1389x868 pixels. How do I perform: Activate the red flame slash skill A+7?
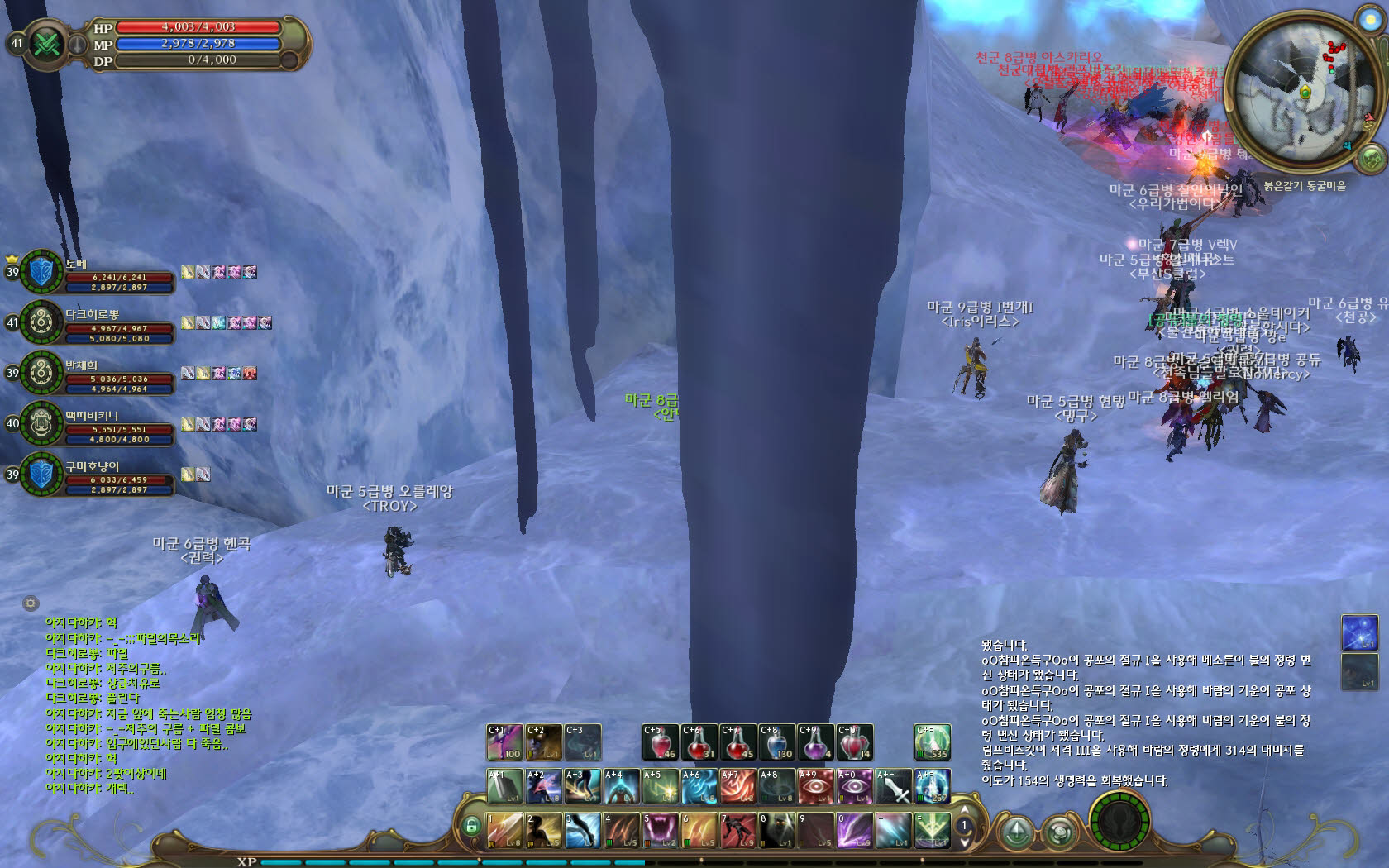(x=737, y=786)
